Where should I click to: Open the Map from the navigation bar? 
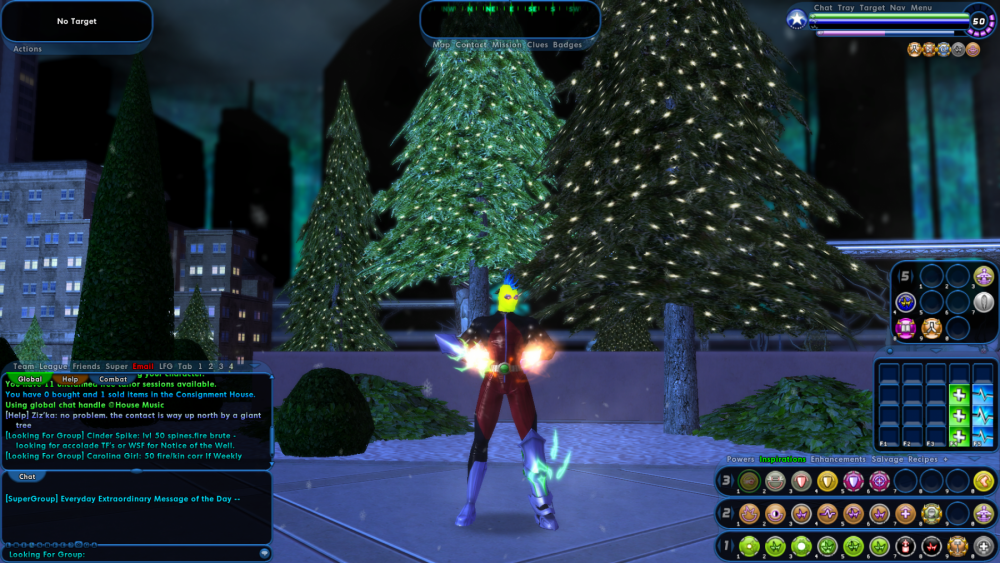pyautogui.click(x=441, y=45)
